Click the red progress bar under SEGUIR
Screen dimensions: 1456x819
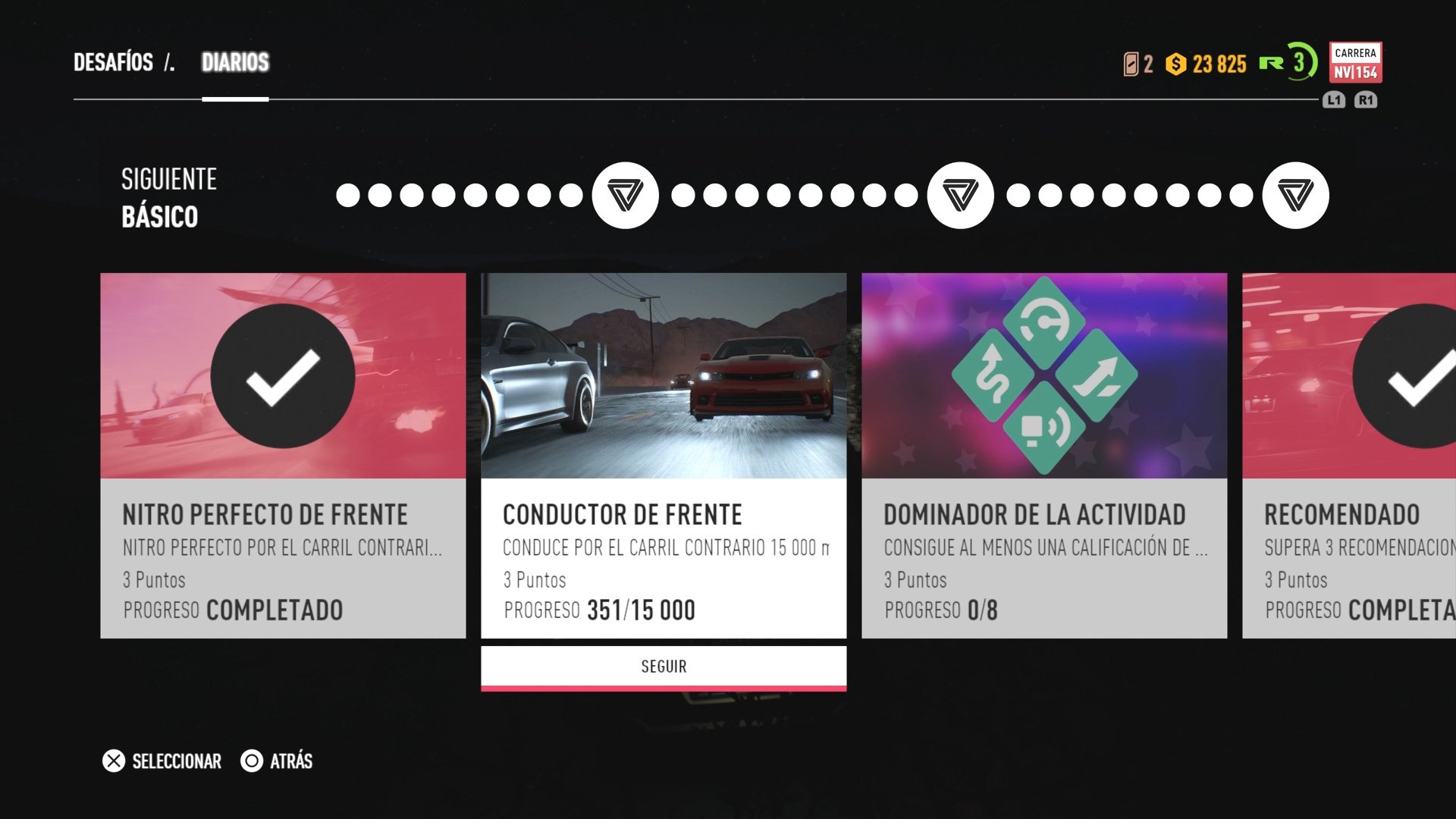[663, 689]
